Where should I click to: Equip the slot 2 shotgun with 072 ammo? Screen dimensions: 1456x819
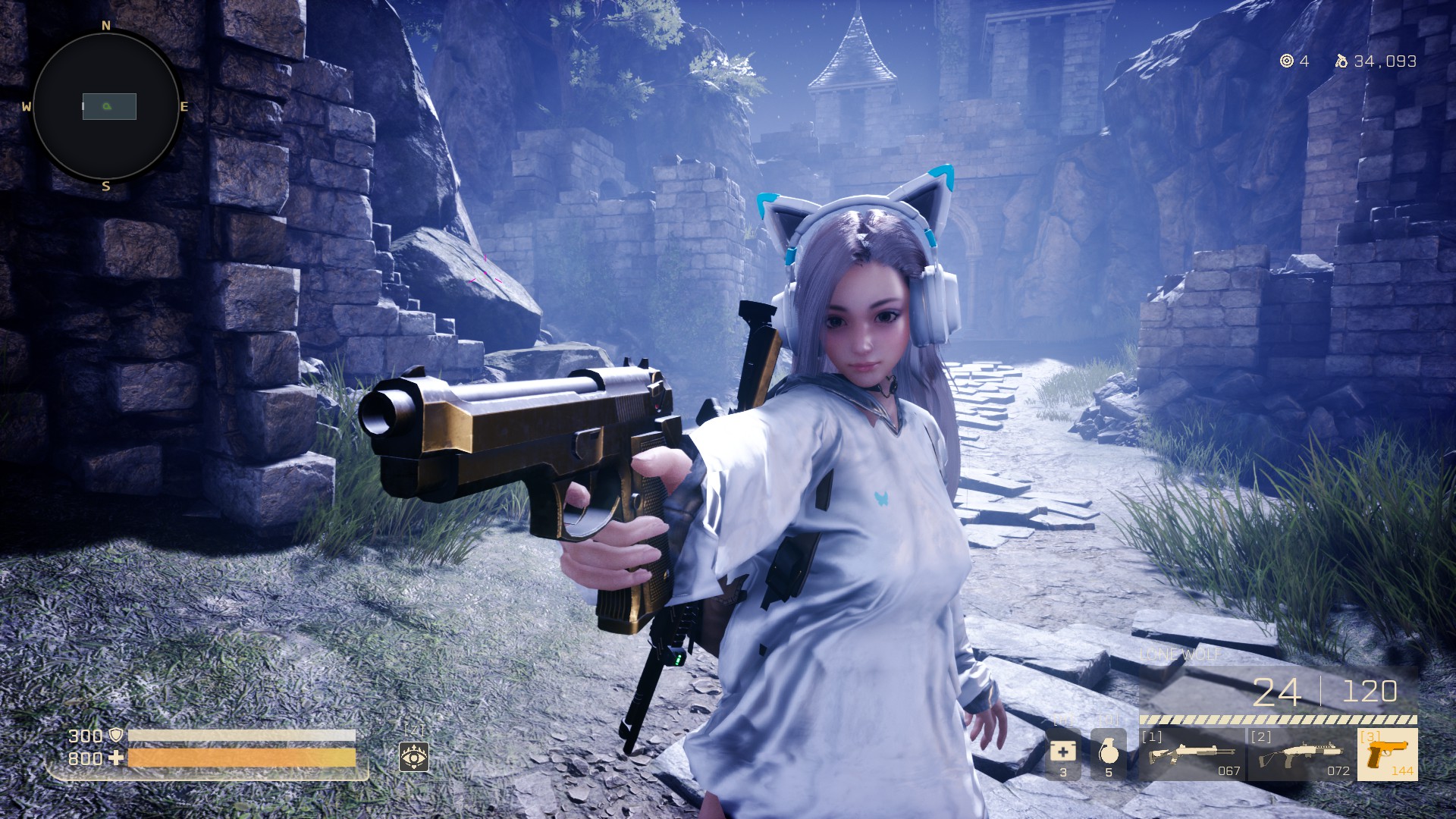(x=1301, y=755)
